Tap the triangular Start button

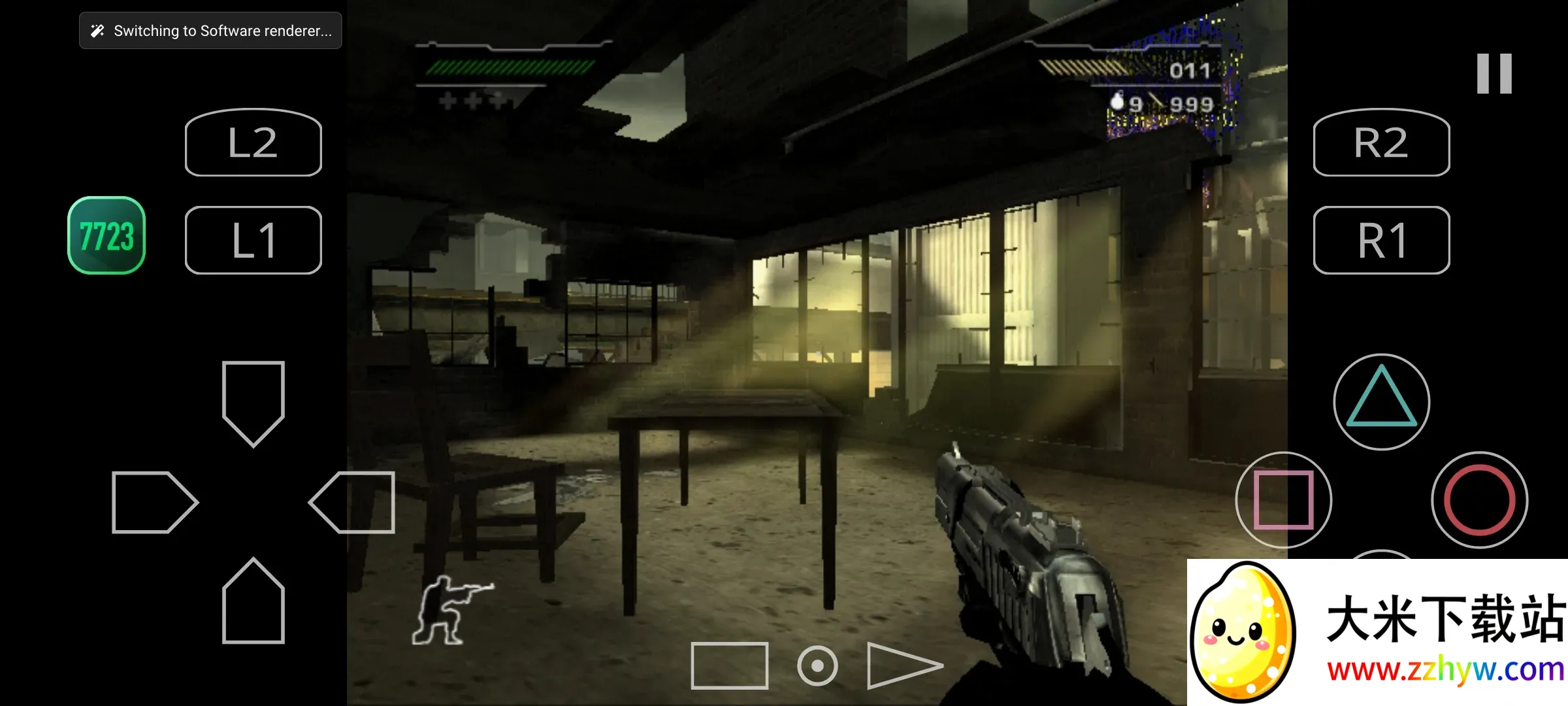pyautogui.click(x=902, y=665)
